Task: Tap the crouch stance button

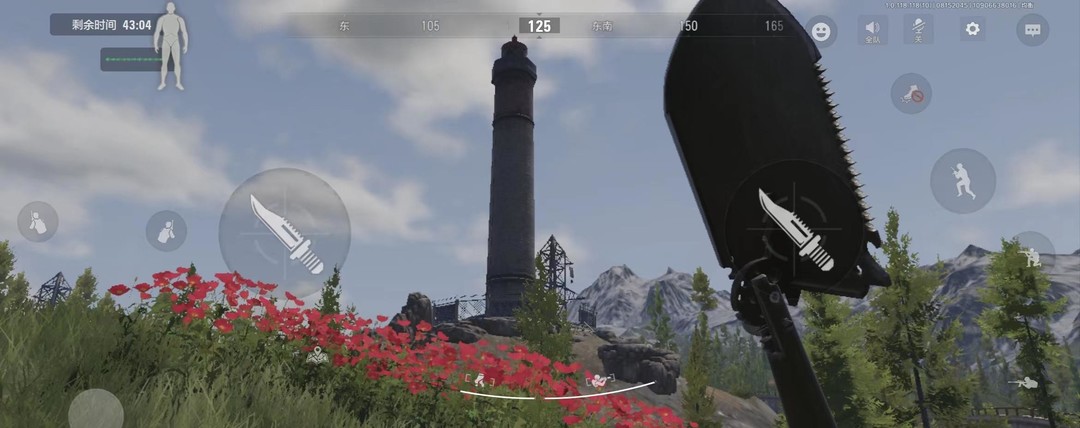Action: (x=1033, y=254)
